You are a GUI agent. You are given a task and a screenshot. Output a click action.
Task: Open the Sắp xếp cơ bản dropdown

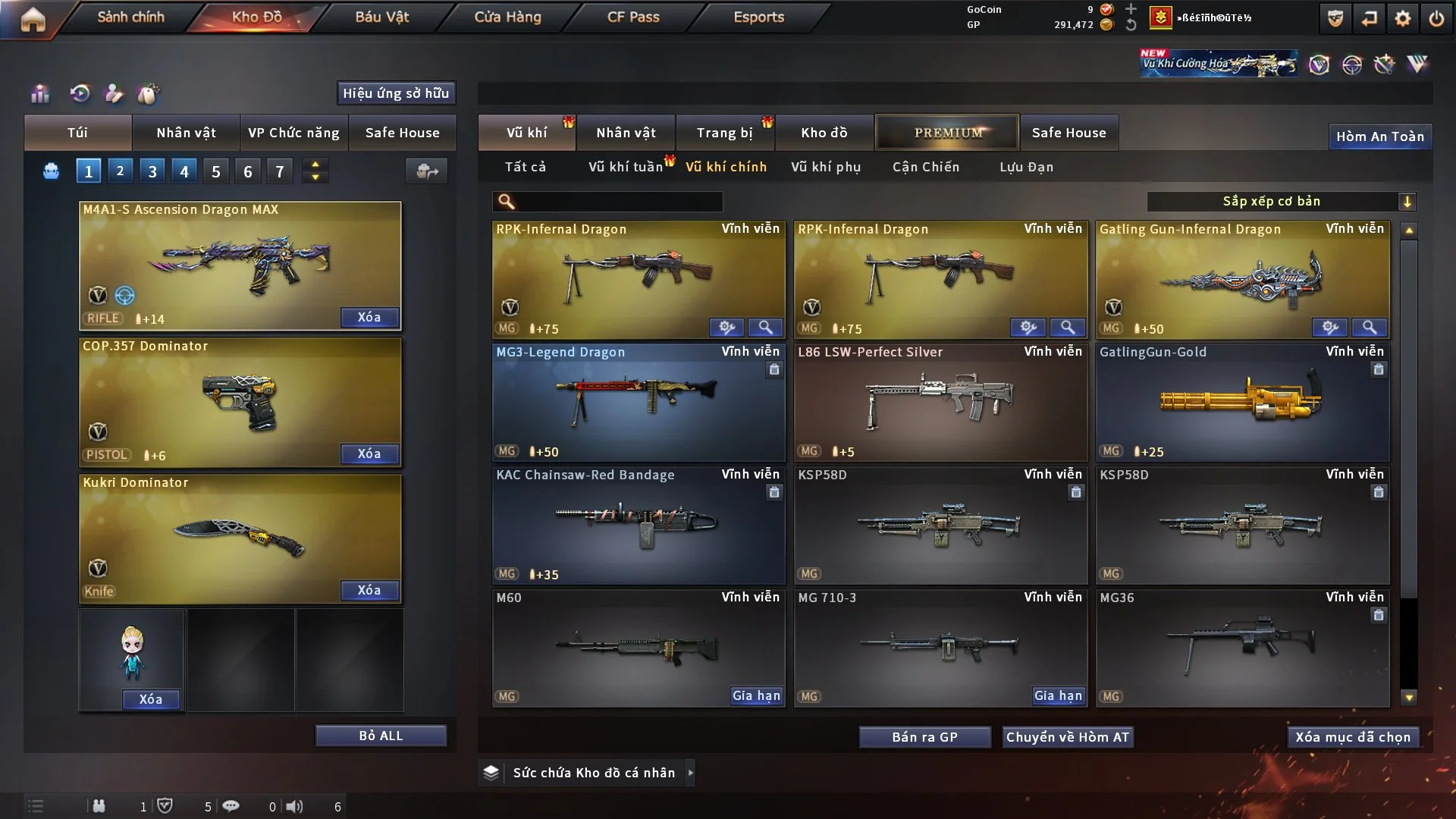tap(1281, 202)
